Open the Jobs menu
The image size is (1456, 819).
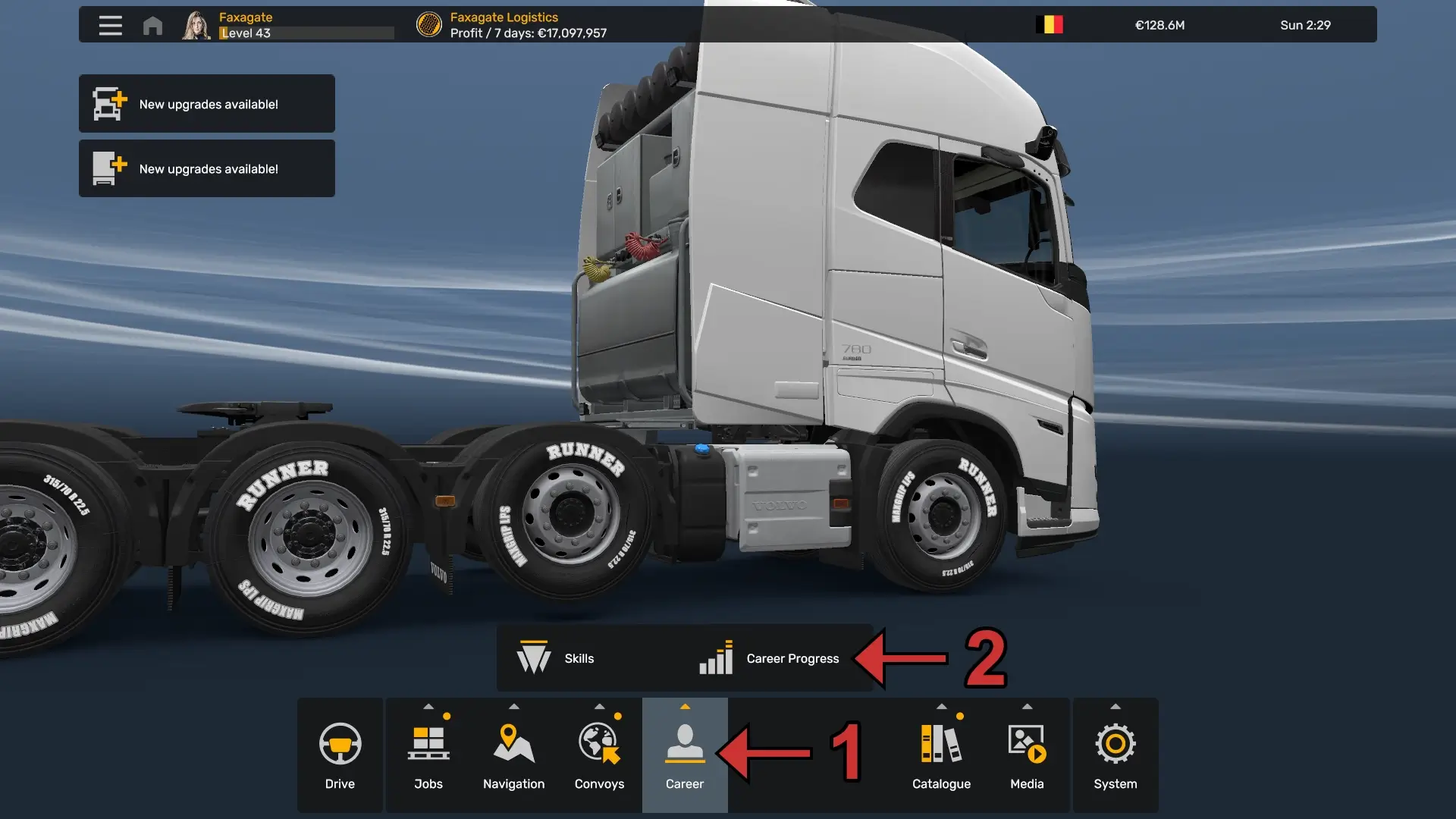click(428, 755)
